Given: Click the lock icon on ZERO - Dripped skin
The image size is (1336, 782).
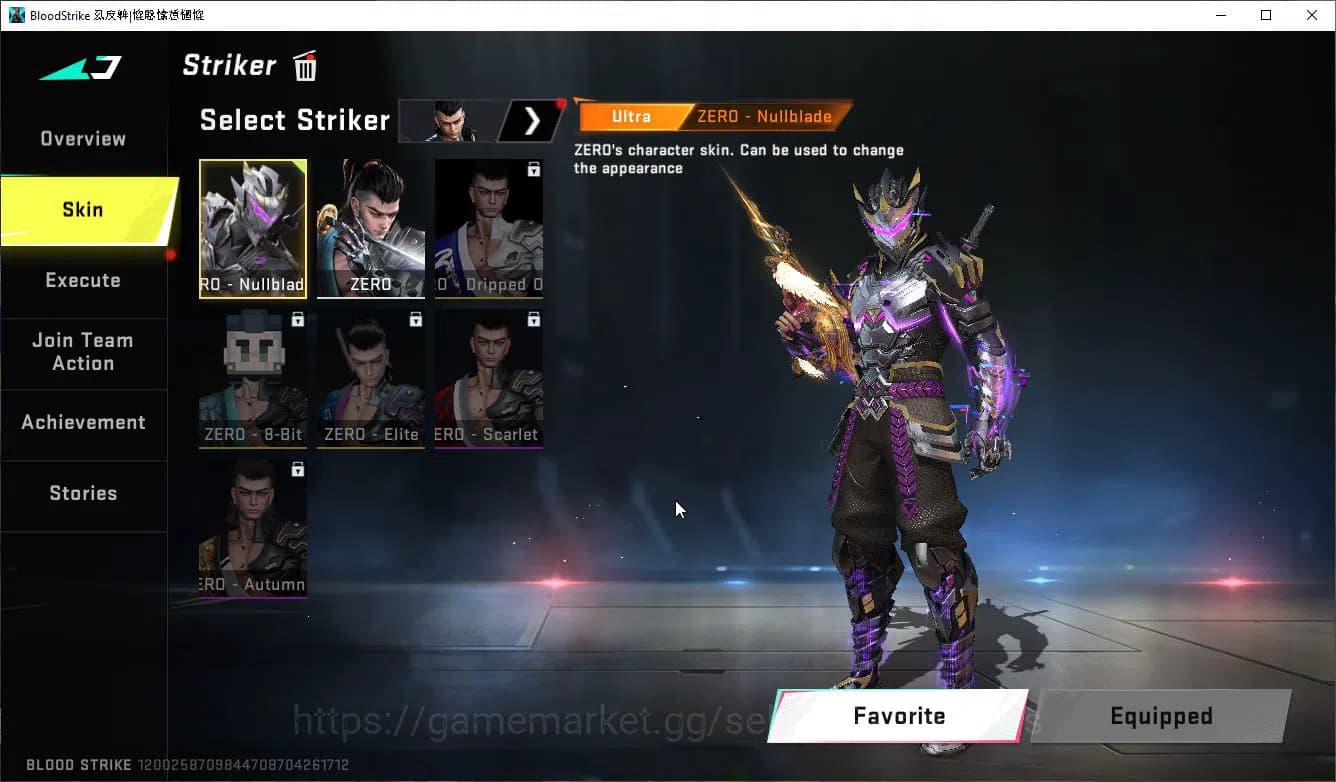Looking at the screenshot, I should click(x=532, y=168).
